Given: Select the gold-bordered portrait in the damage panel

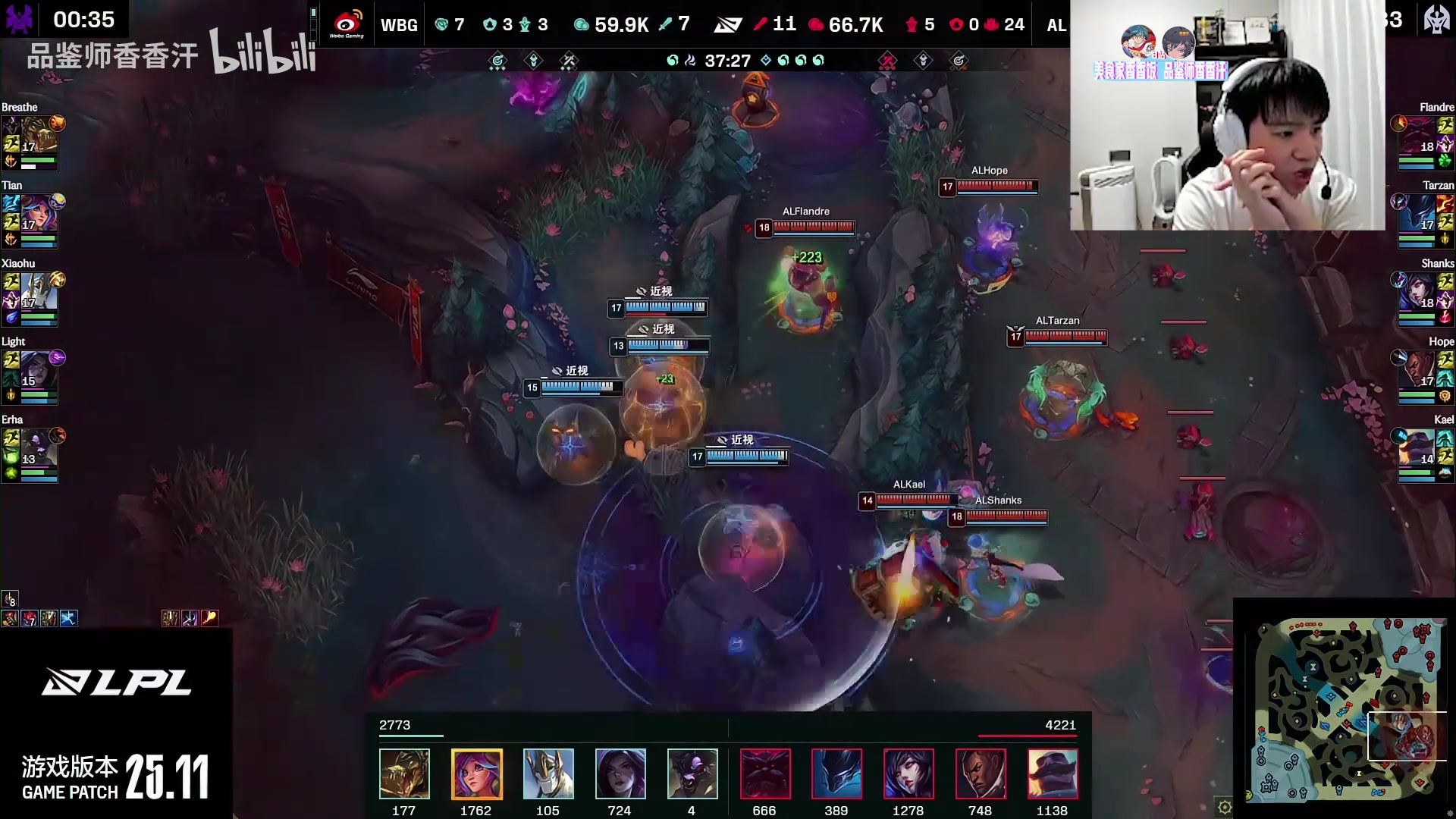Looking at the screenshot, I should [x=476, y=773].
